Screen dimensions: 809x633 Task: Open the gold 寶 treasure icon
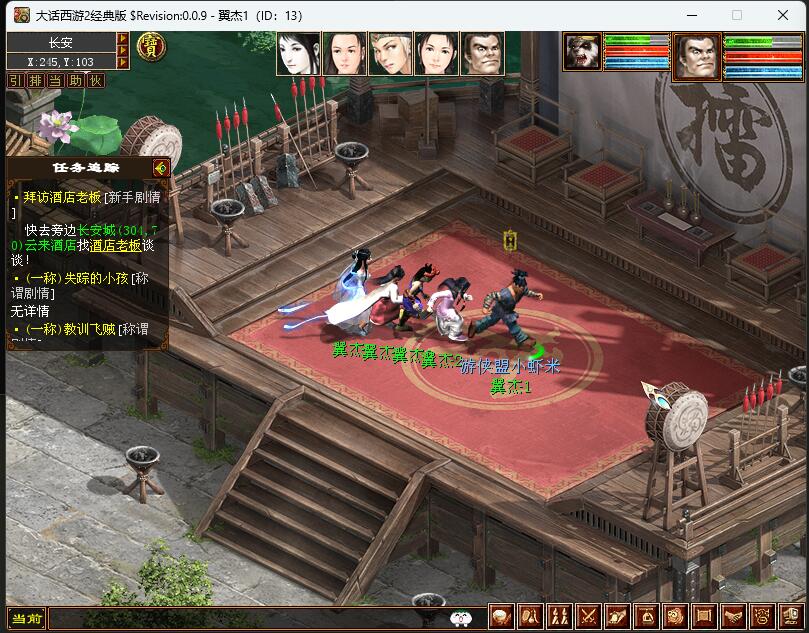tap(151, 46)
